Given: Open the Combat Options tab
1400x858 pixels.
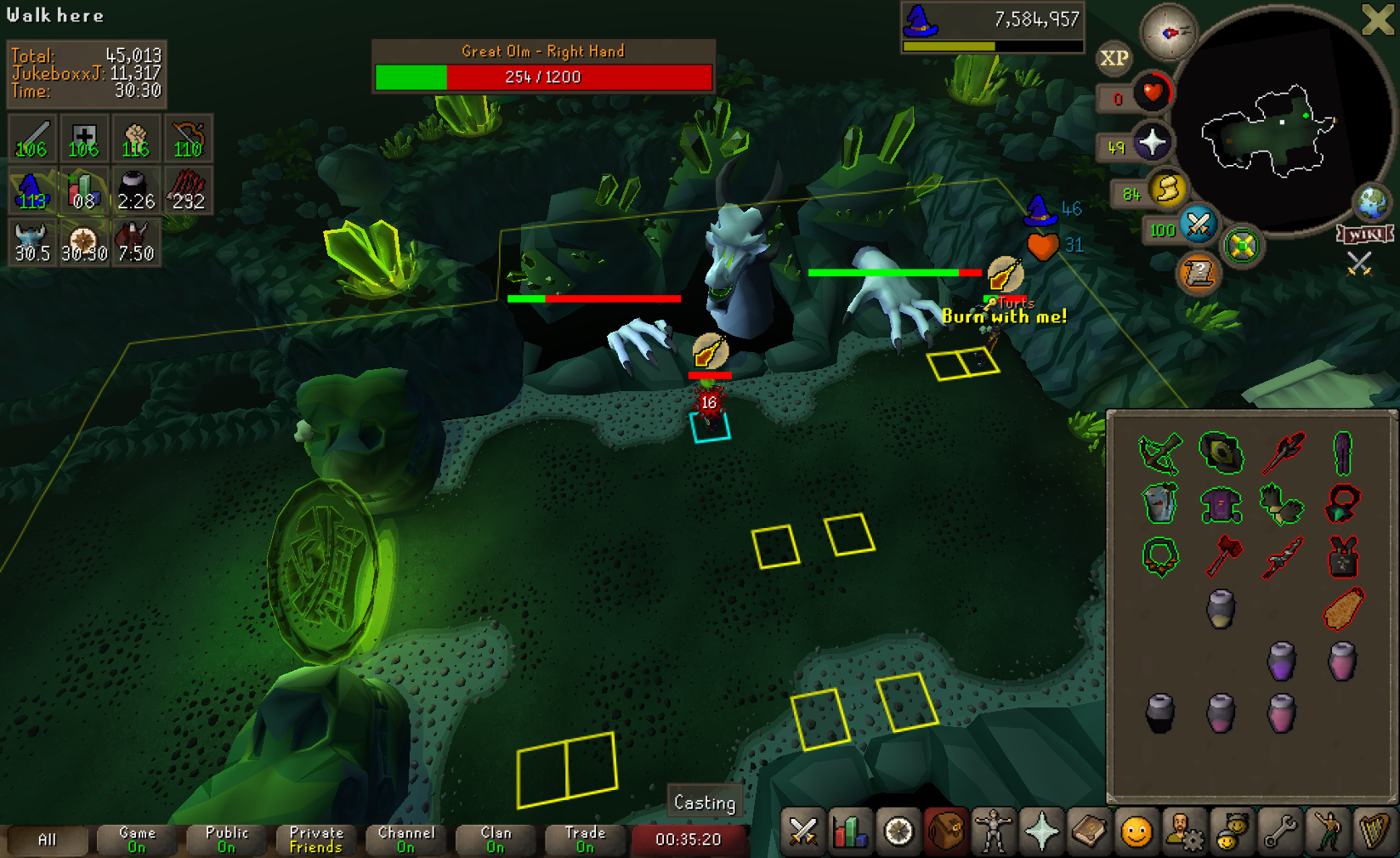Looking at the screenshot, I should [802, 832].
